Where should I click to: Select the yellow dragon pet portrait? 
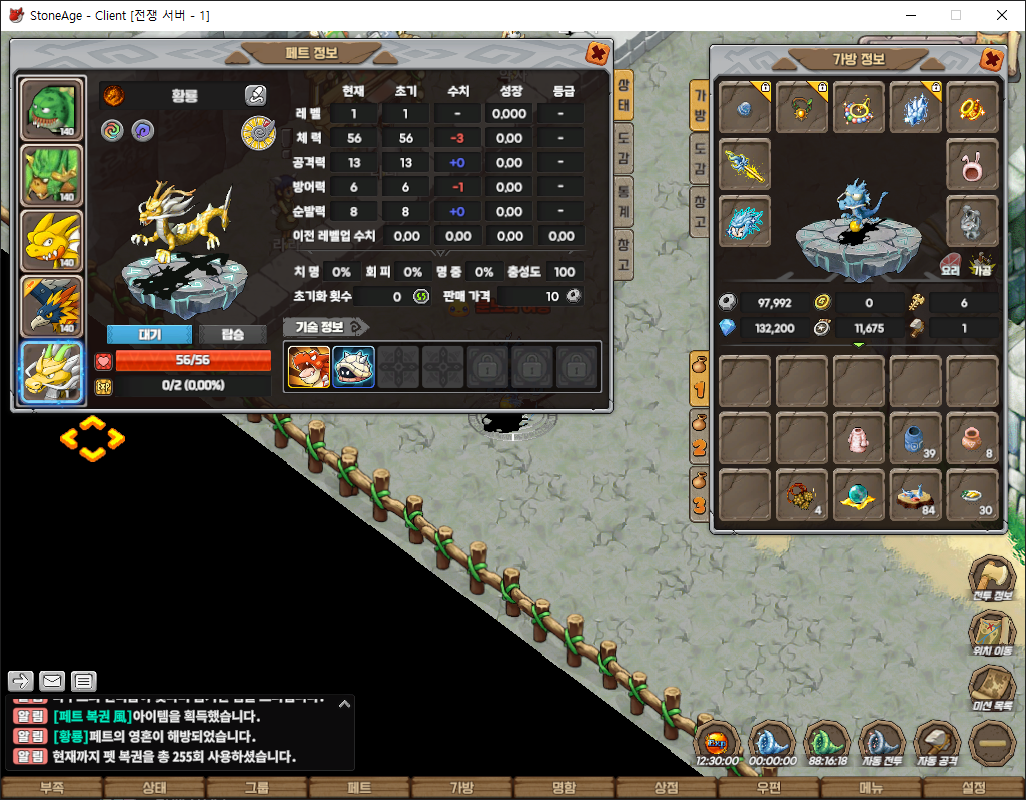(52, 241)
